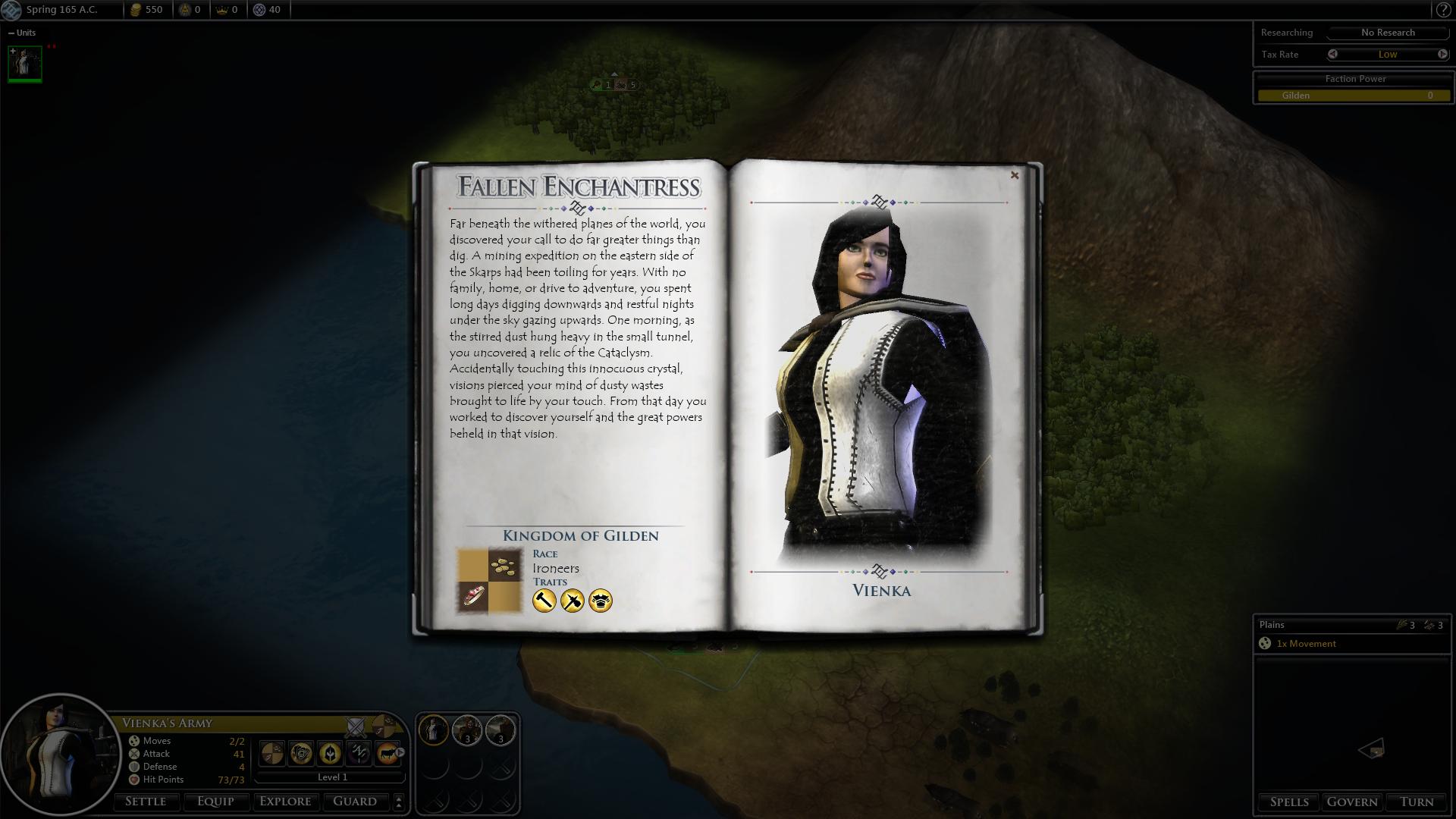Click the hammer trait icon
Viewport: 1456px width, 819px height.
544,601
